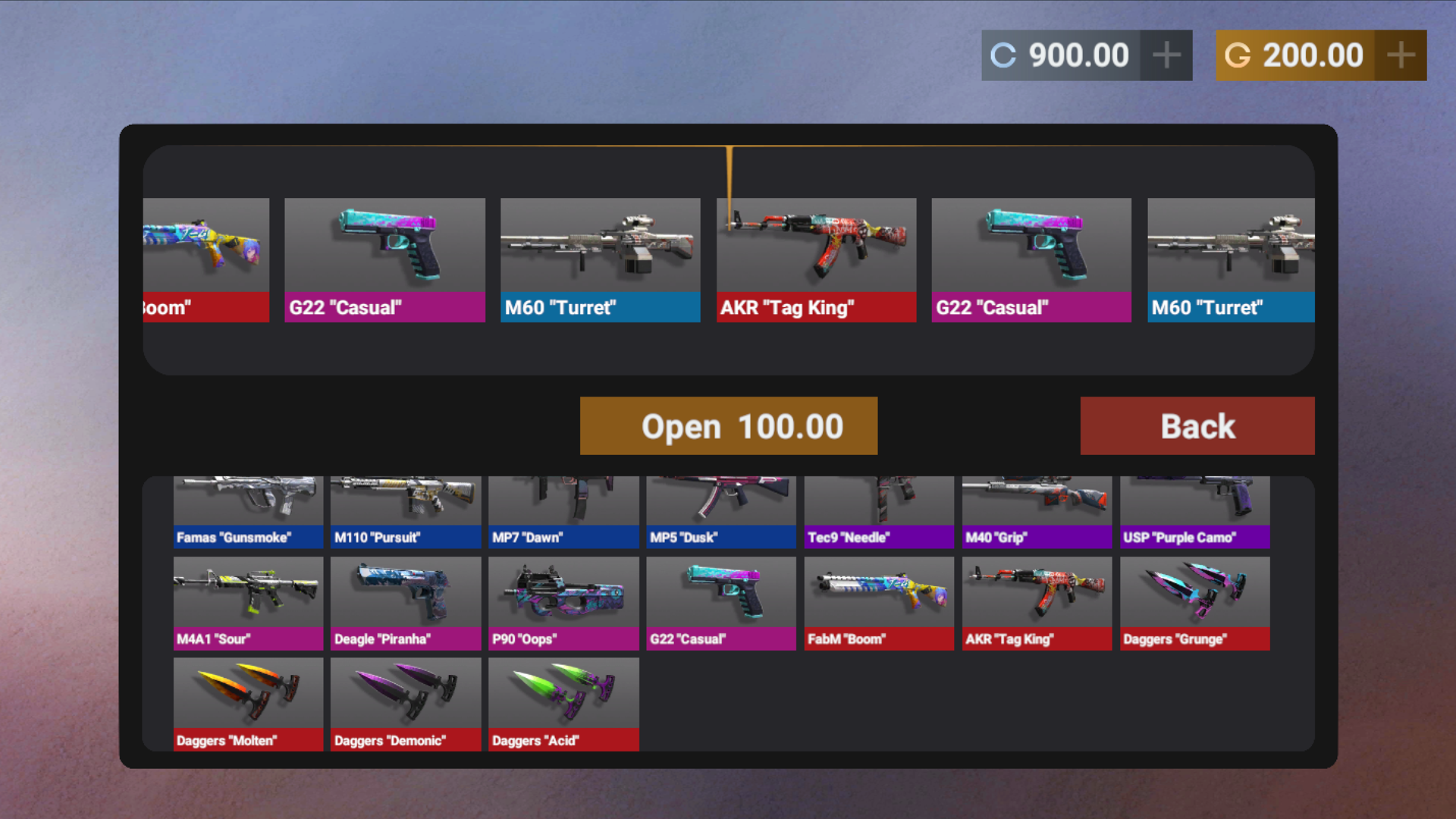Viewport: 1456px width, 819px height.
Task: Select the Daggers "Molten" item
Action: pyautogui.click(x=248, y=704)
